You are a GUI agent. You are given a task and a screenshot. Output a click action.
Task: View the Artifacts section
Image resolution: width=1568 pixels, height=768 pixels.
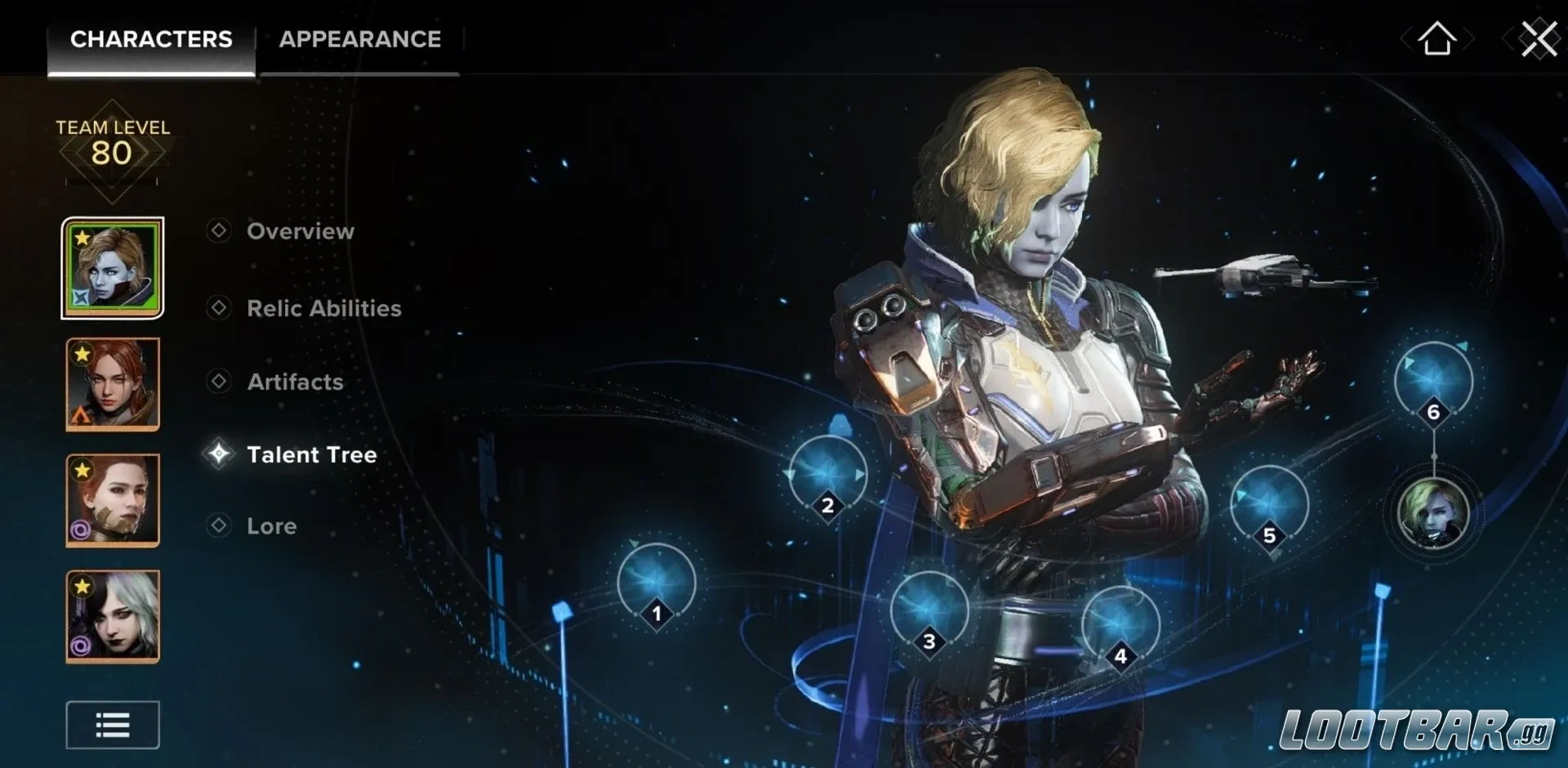click(295, 382)
